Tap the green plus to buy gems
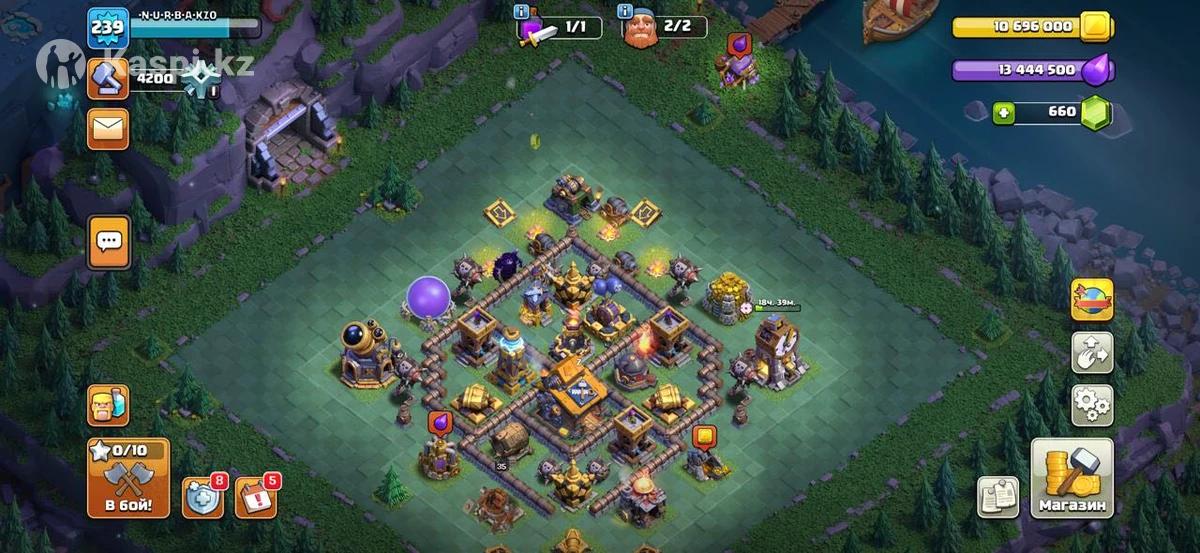Screen dimensions: 1200x553 click(x=1004, y=113)
